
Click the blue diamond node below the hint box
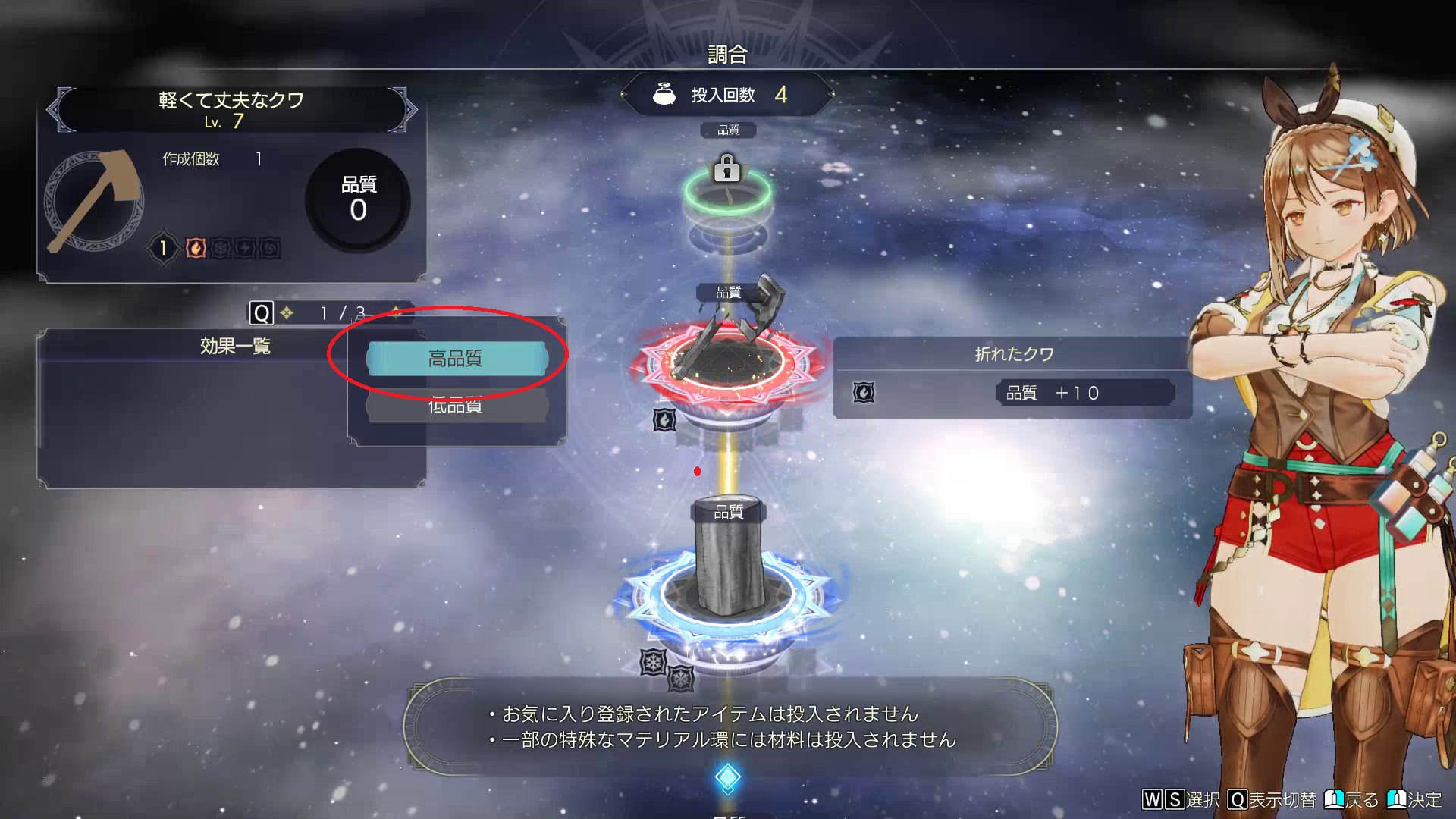tap(727, 777)
